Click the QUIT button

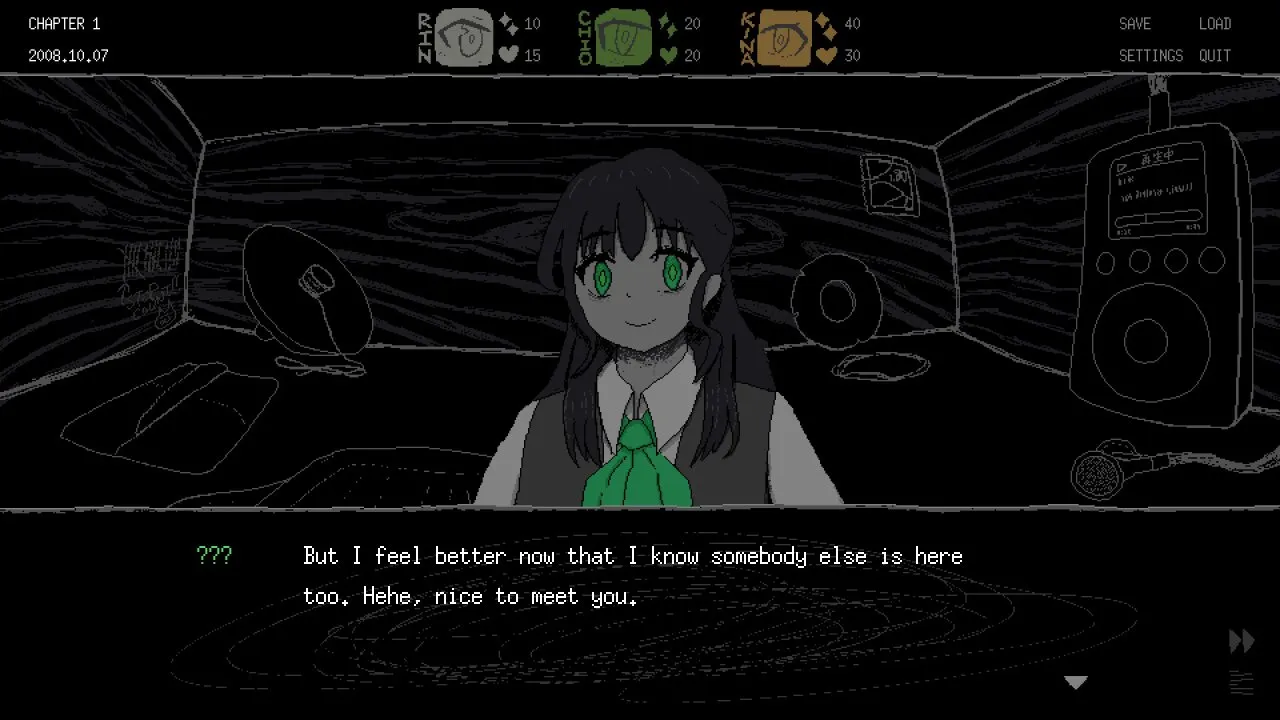[x=1215, y=56]
